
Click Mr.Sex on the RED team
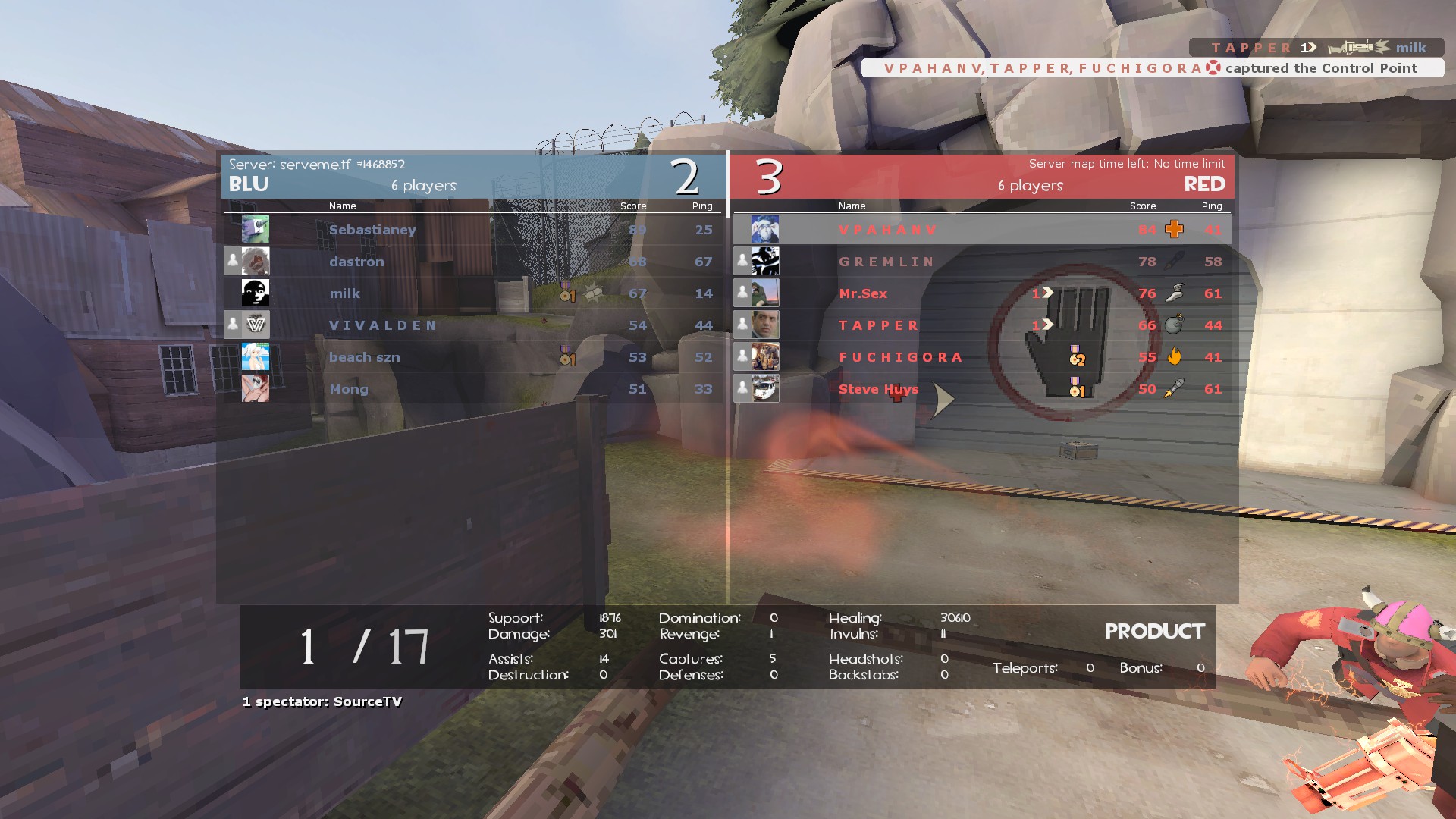(863, 293)
